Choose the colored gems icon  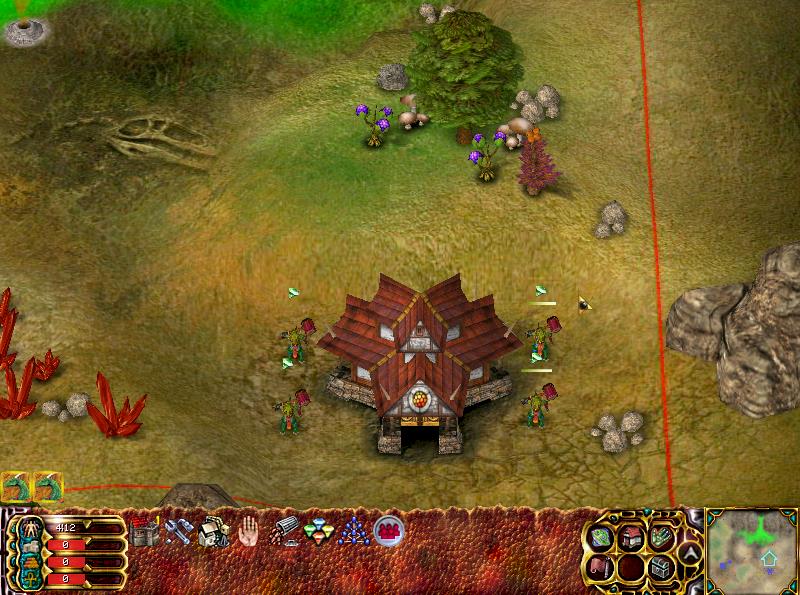pyautogui.click(x=318, y=532)
